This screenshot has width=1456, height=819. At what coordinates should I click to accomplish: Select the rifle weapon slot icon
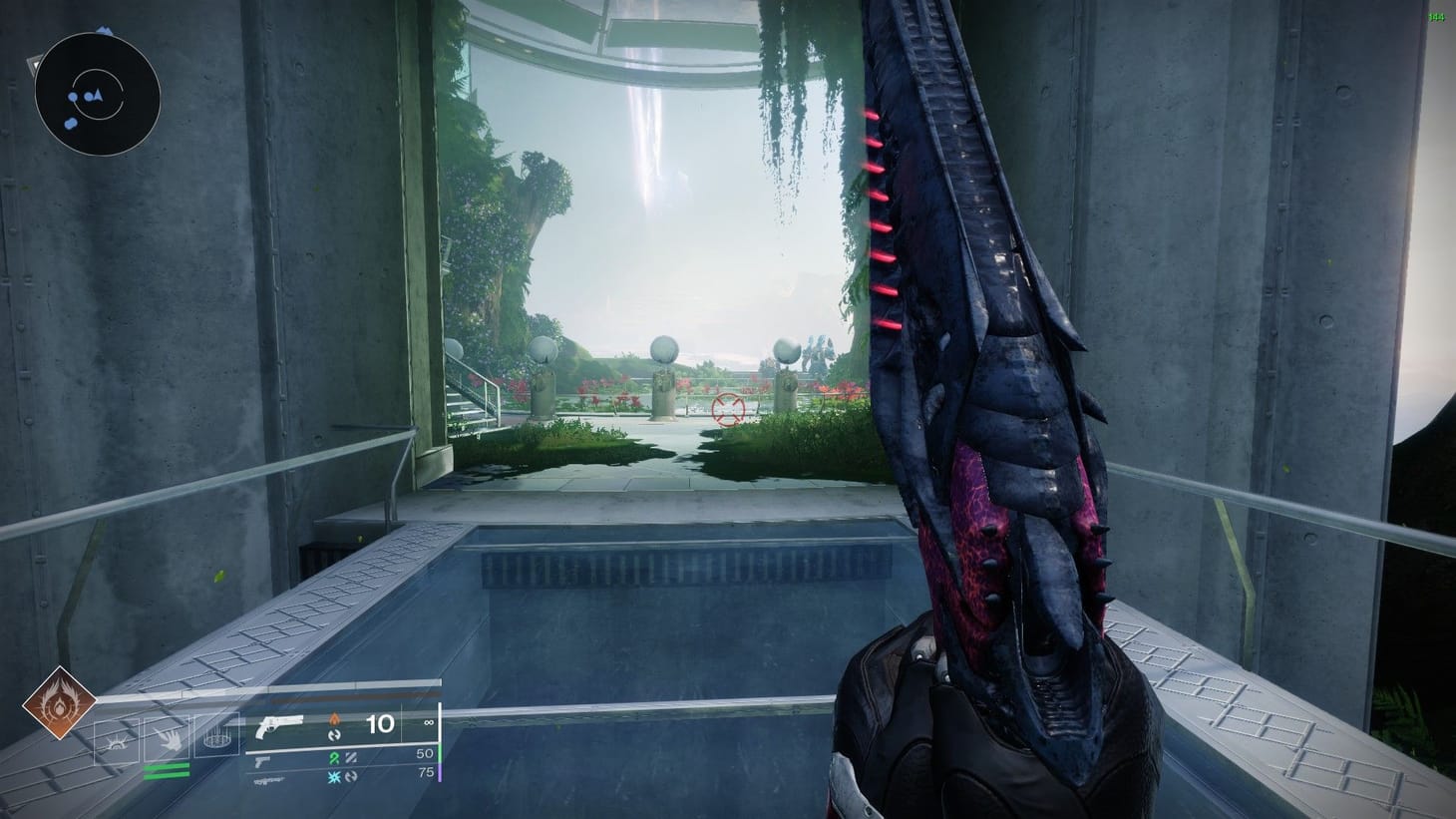[269, 780]
